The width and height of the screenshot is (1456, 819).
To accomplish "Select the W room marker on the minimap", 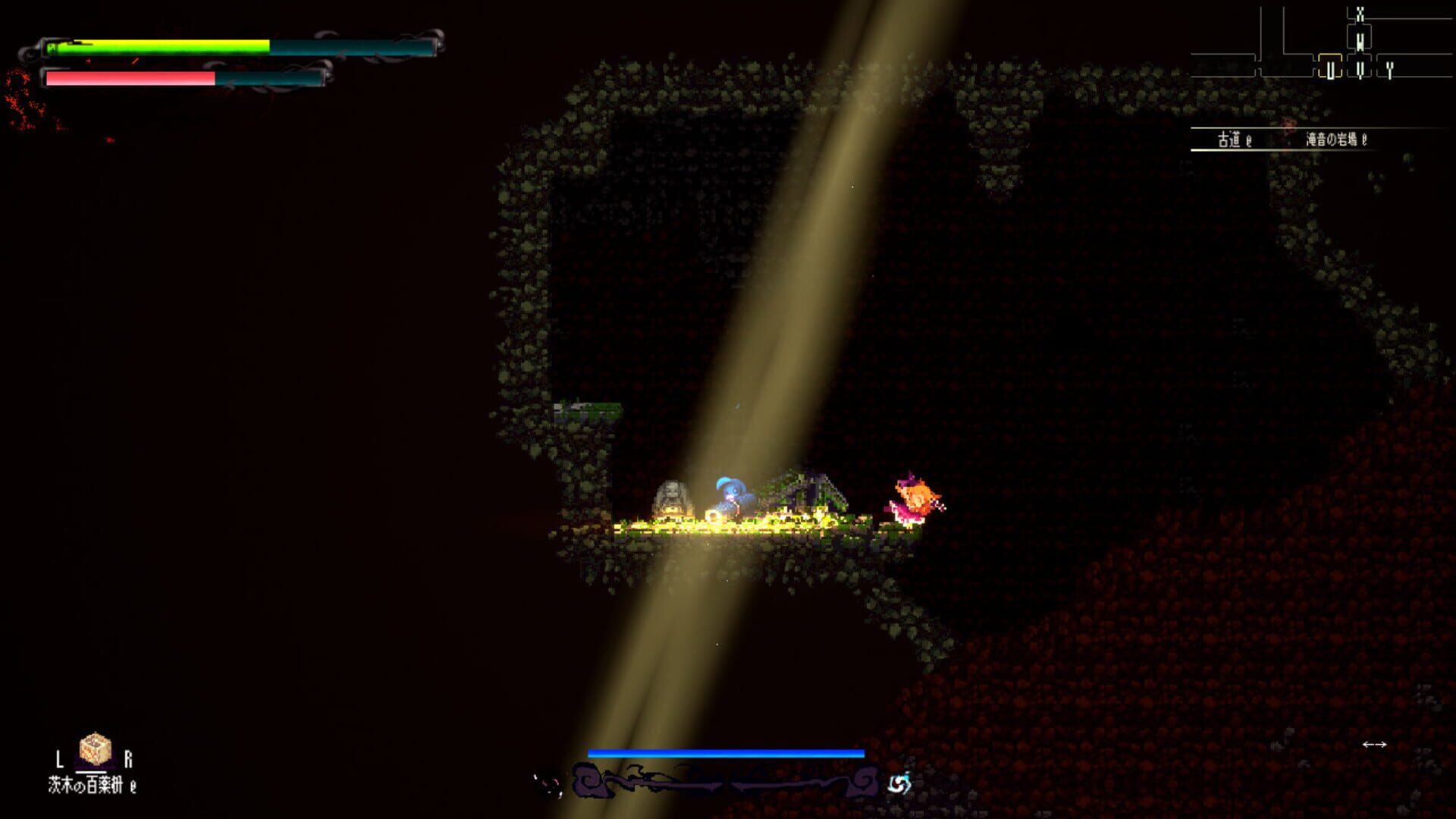I will coord(1360,42).
